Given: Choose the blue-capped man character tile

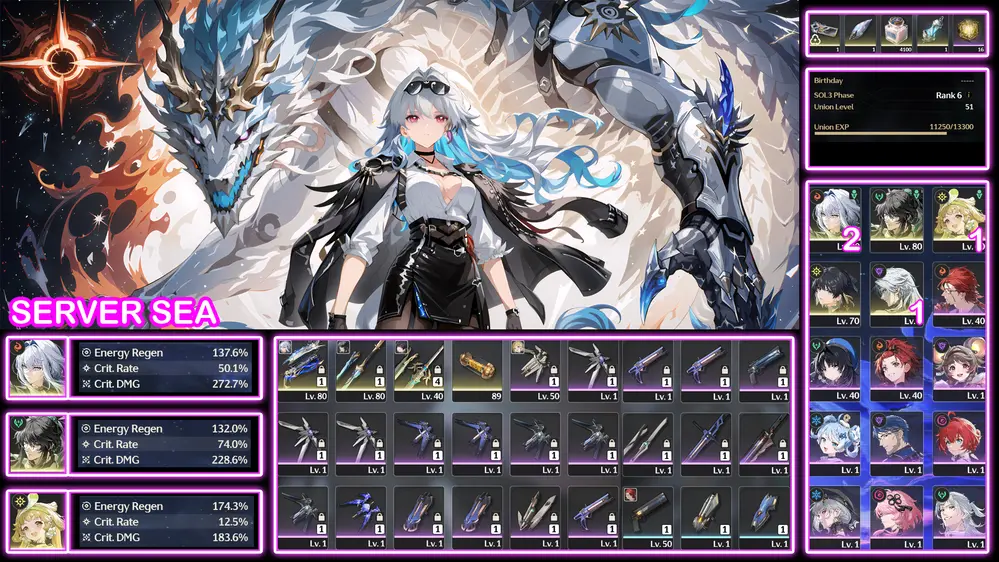Looking at the screenshot, I should (x=897, y=441).
